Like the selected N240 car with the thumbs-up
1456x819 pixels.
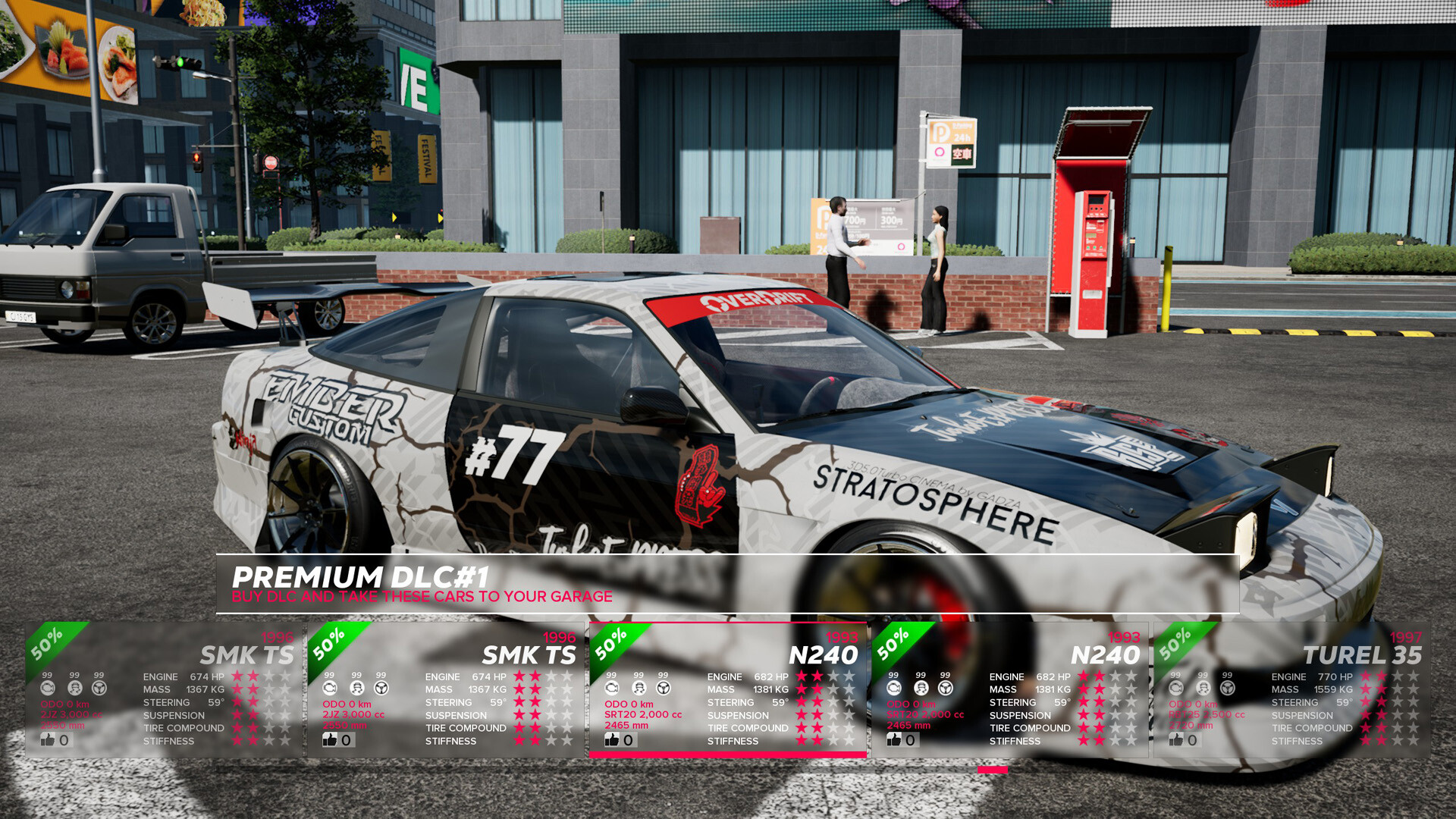[613, 739]
